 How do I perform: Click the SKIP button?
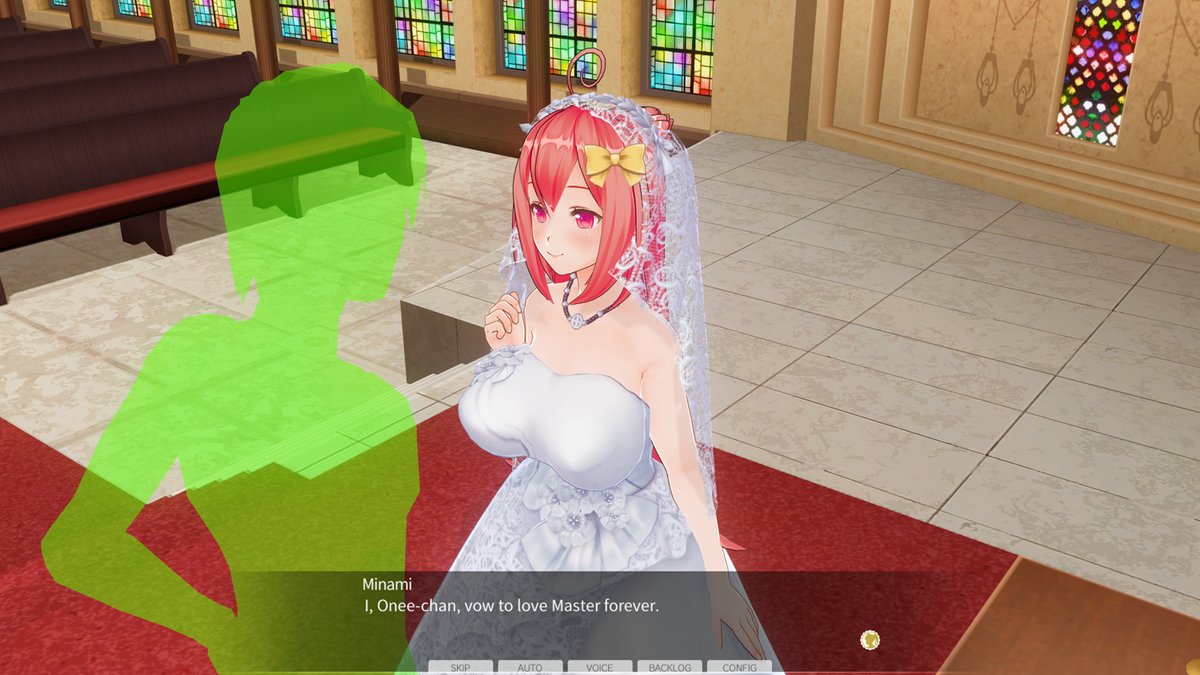pos(460,667)
